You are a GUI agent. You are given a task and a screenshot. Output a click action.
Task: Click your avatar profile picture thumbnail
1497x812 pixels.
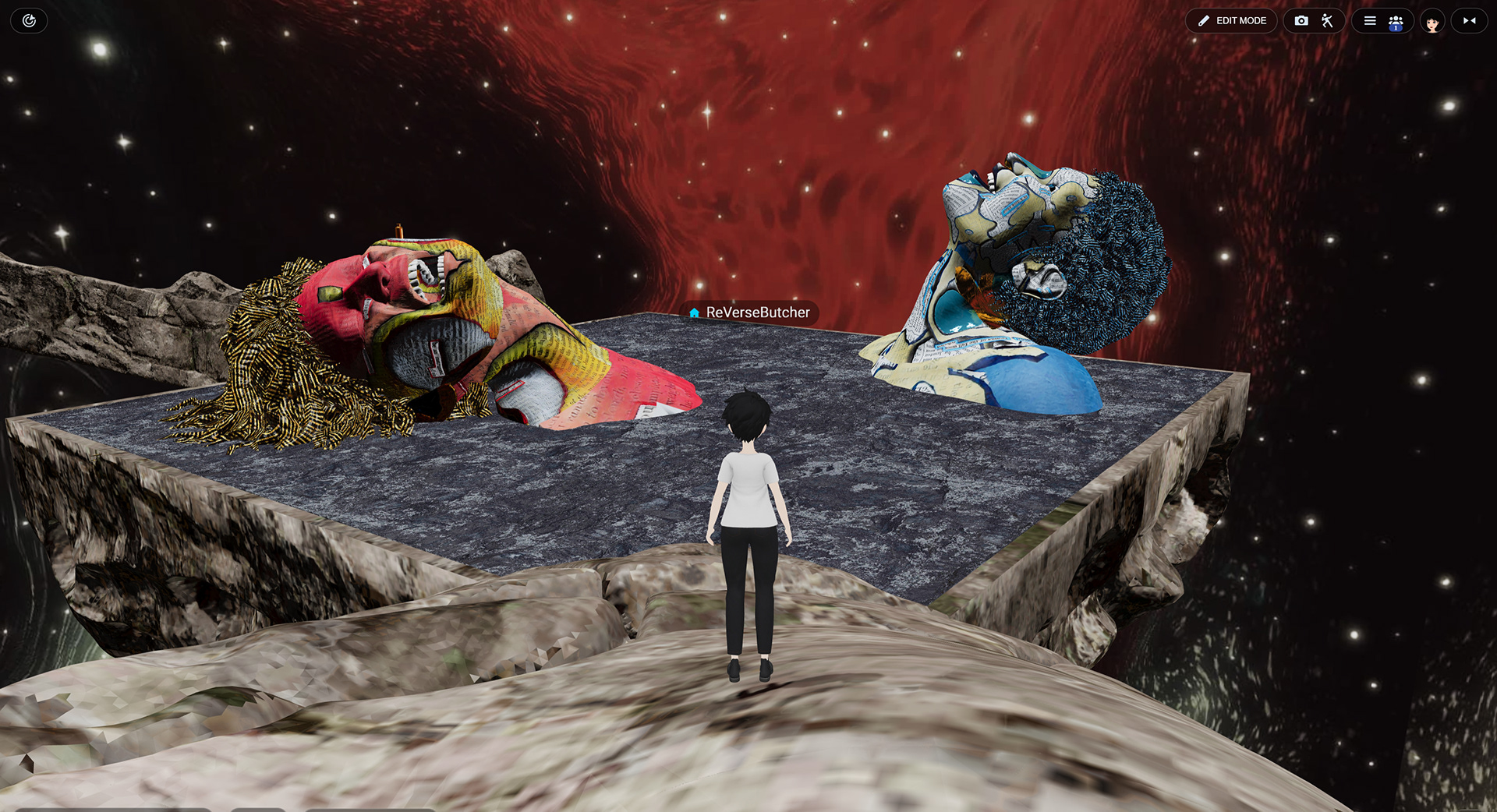pos(1432,21)
